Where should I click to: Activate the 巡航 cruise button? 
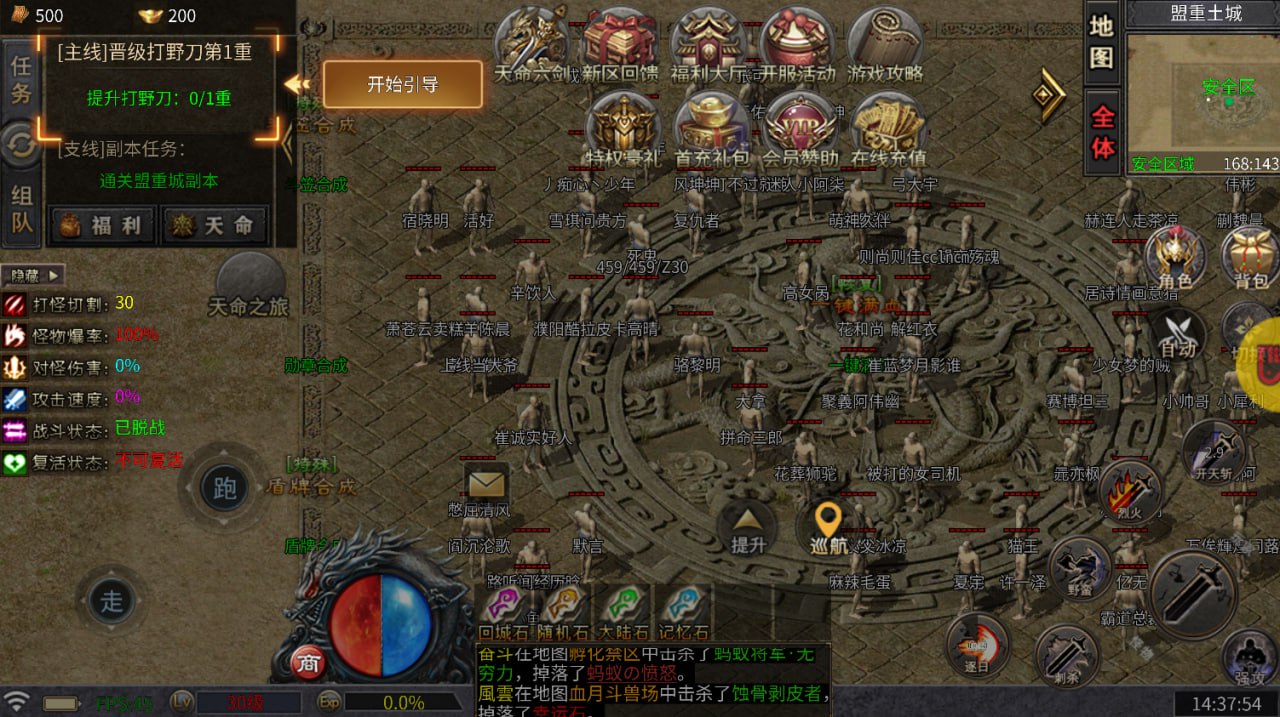(827, 527)
